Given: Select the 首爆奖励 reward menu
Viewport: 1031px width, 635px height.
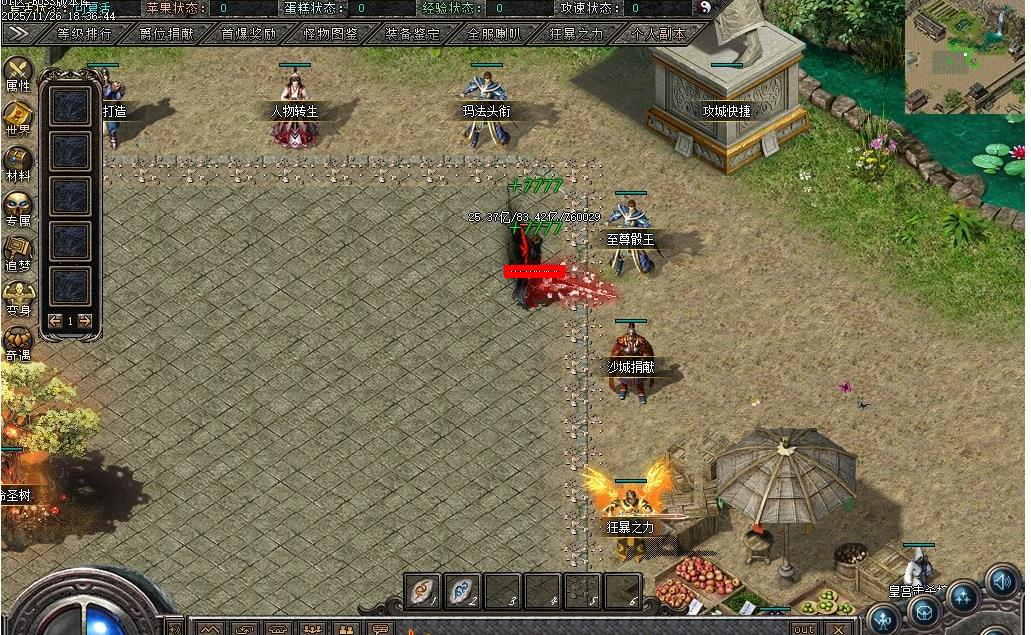Looking at the screenshot, I should click(x=248, y=33).
